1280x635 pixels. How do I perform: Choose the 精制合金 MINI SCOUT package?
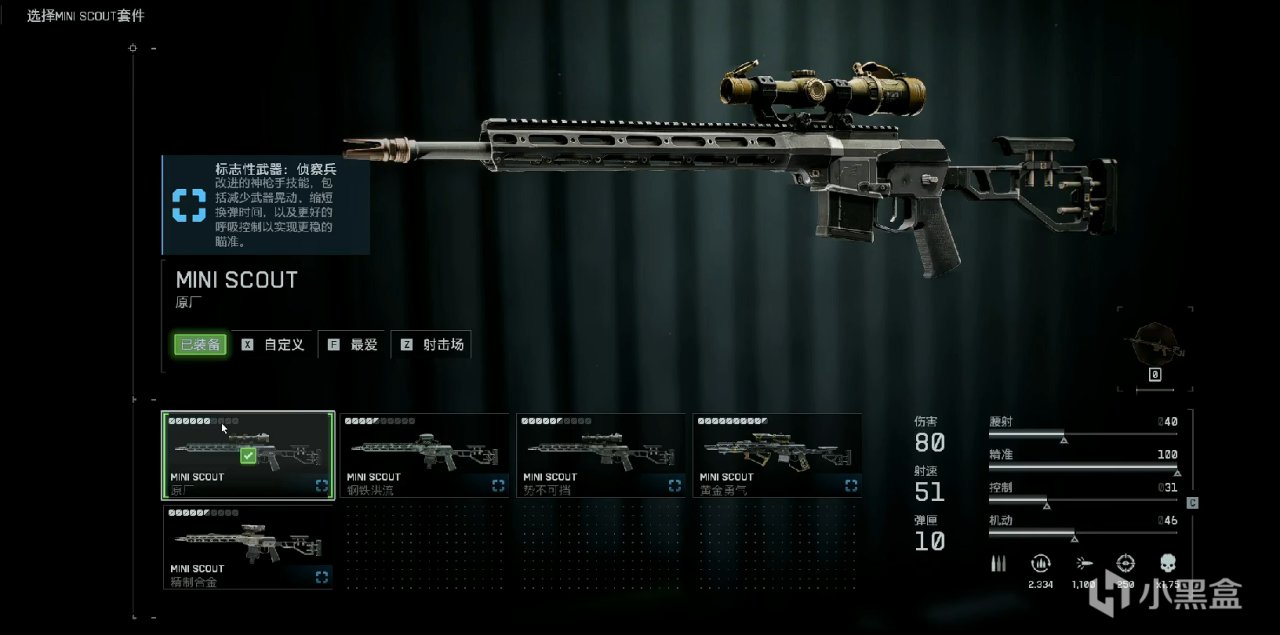click(248, 547)
